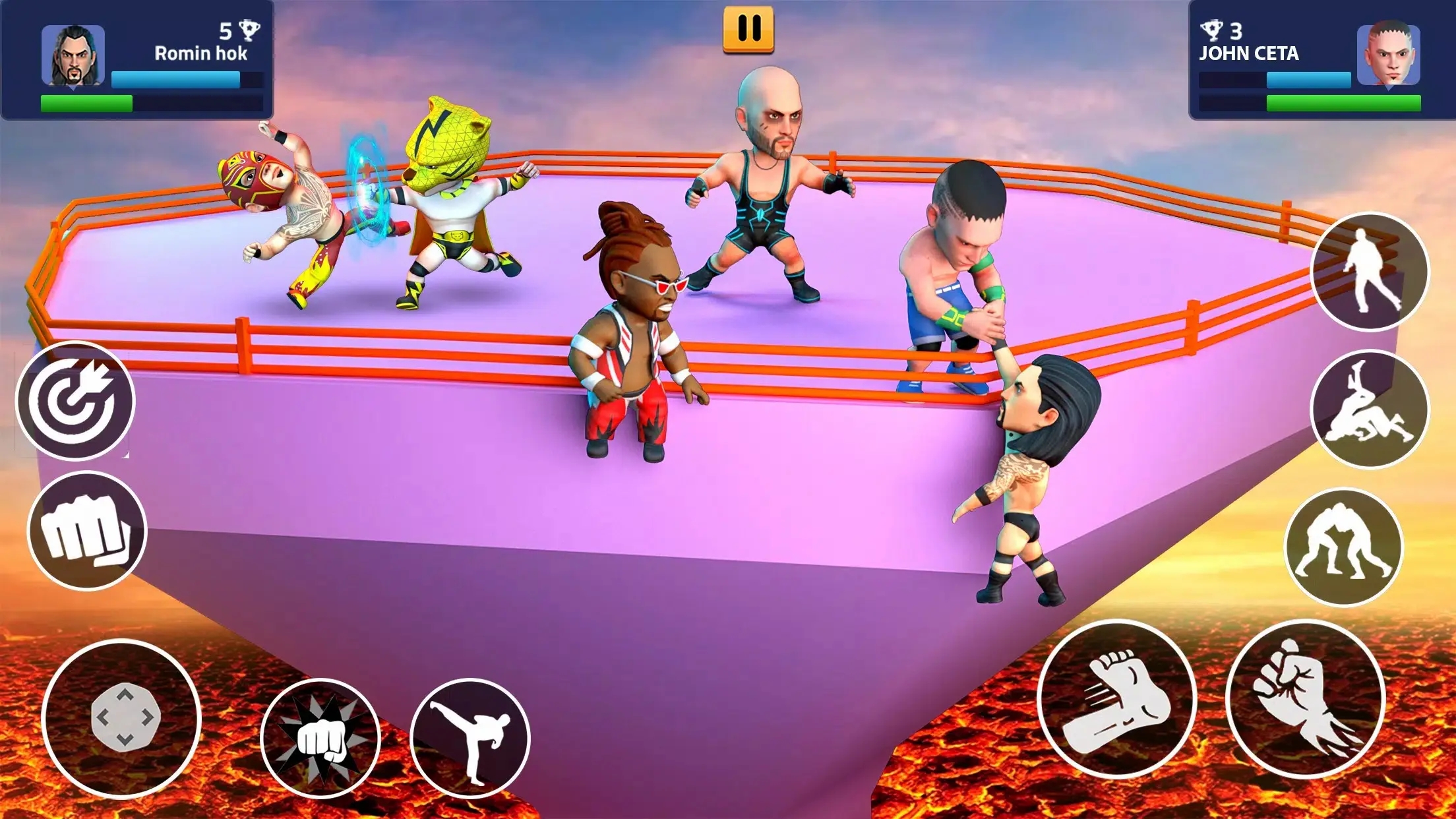The height and width of the screenshot is (819, 1456).
Task: Touch the movement joystick pad
Action: pyautogui.click(x=121, y=718)
